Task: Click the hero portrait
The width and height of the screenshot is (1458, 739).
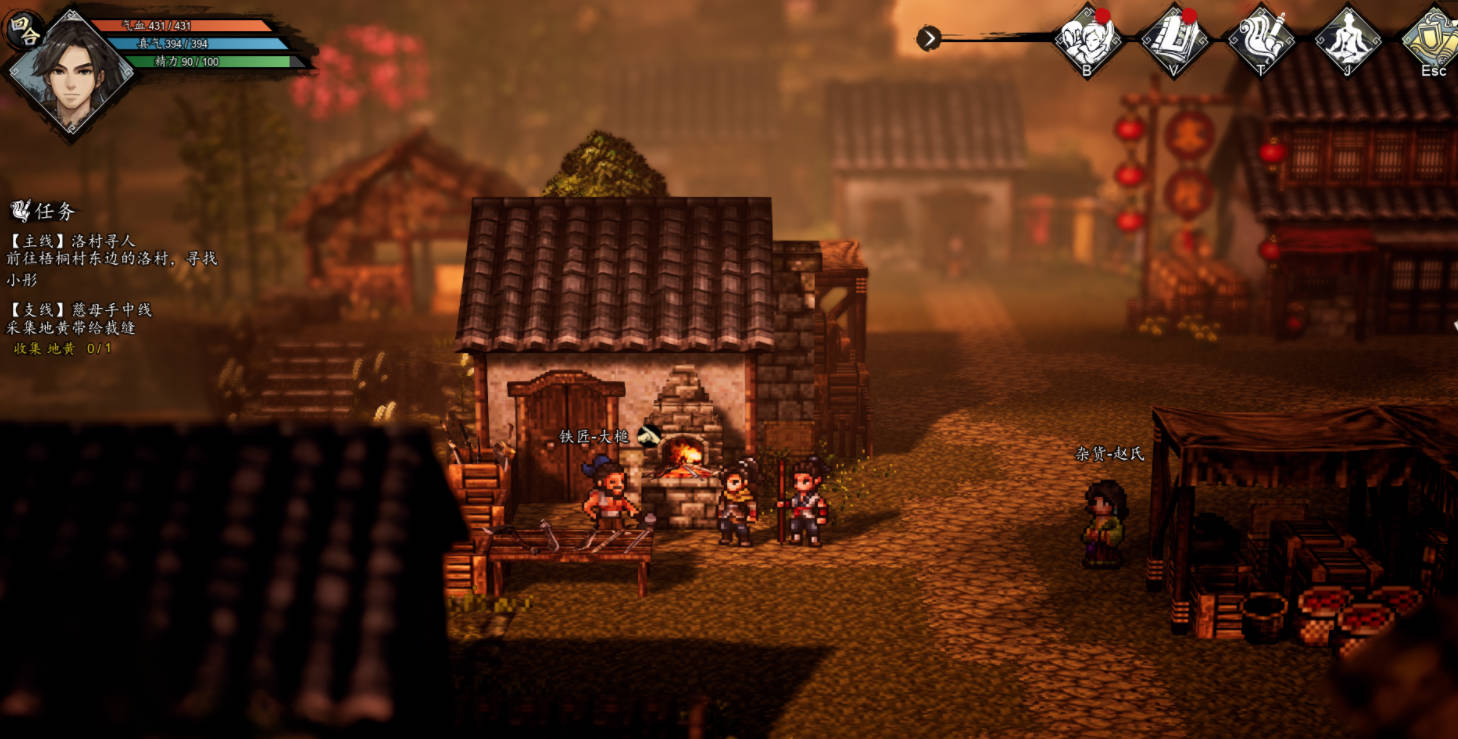Action: tap(70, 72)
